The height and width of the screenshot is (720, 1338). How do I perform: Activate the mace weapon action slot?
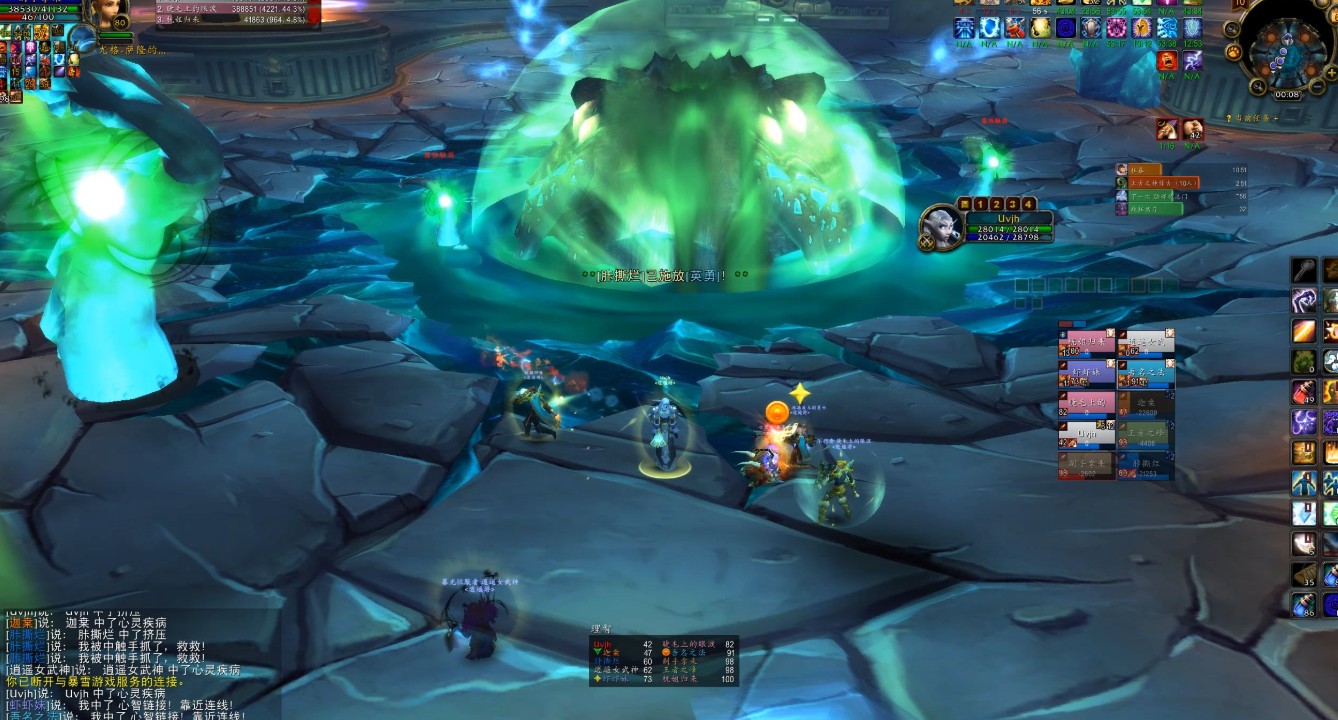pos(1303,270)
